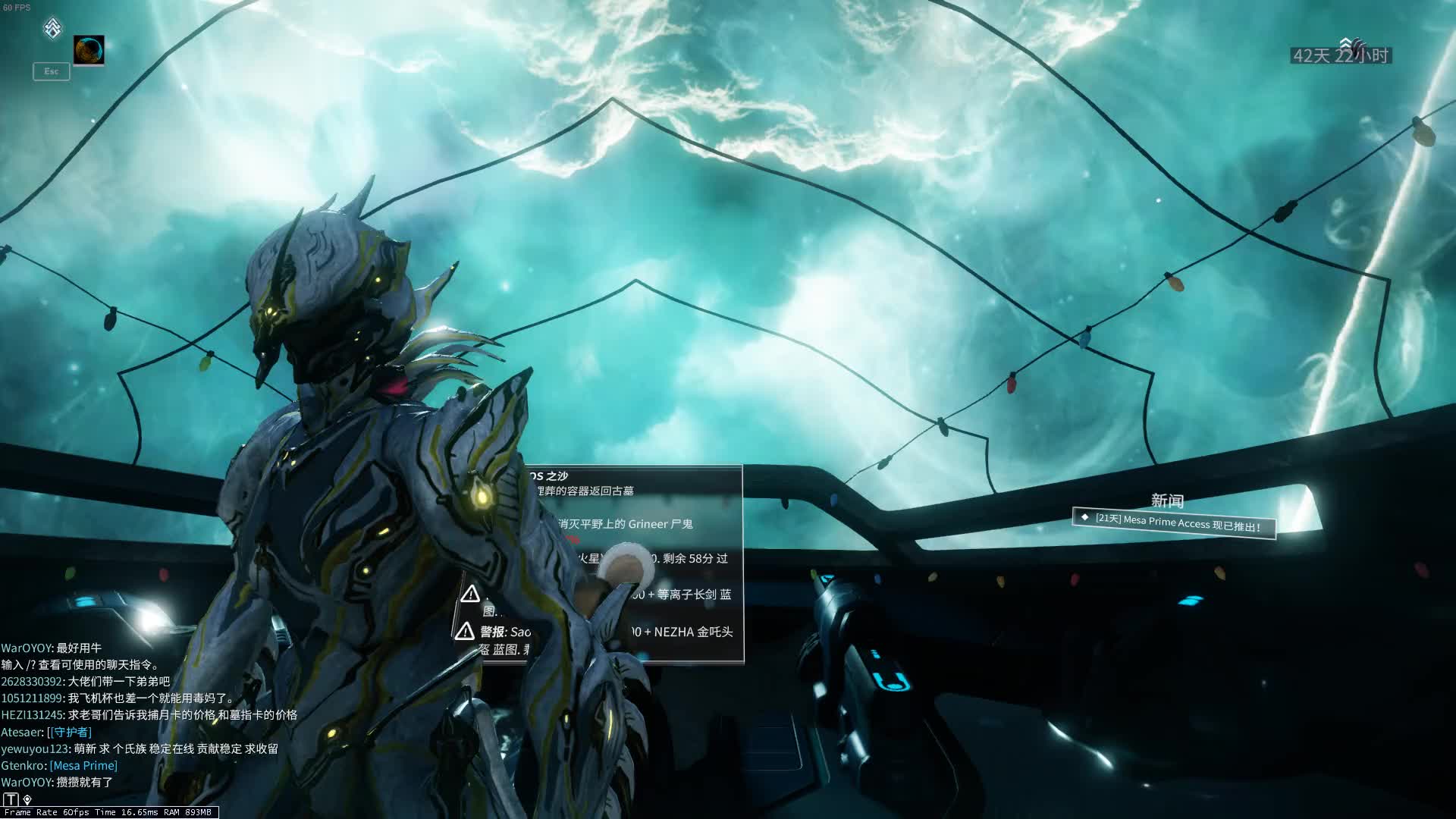Select the Lotus emblem icon top-left
This screenshot has height=819, width=1456.
tap(50, 27)
